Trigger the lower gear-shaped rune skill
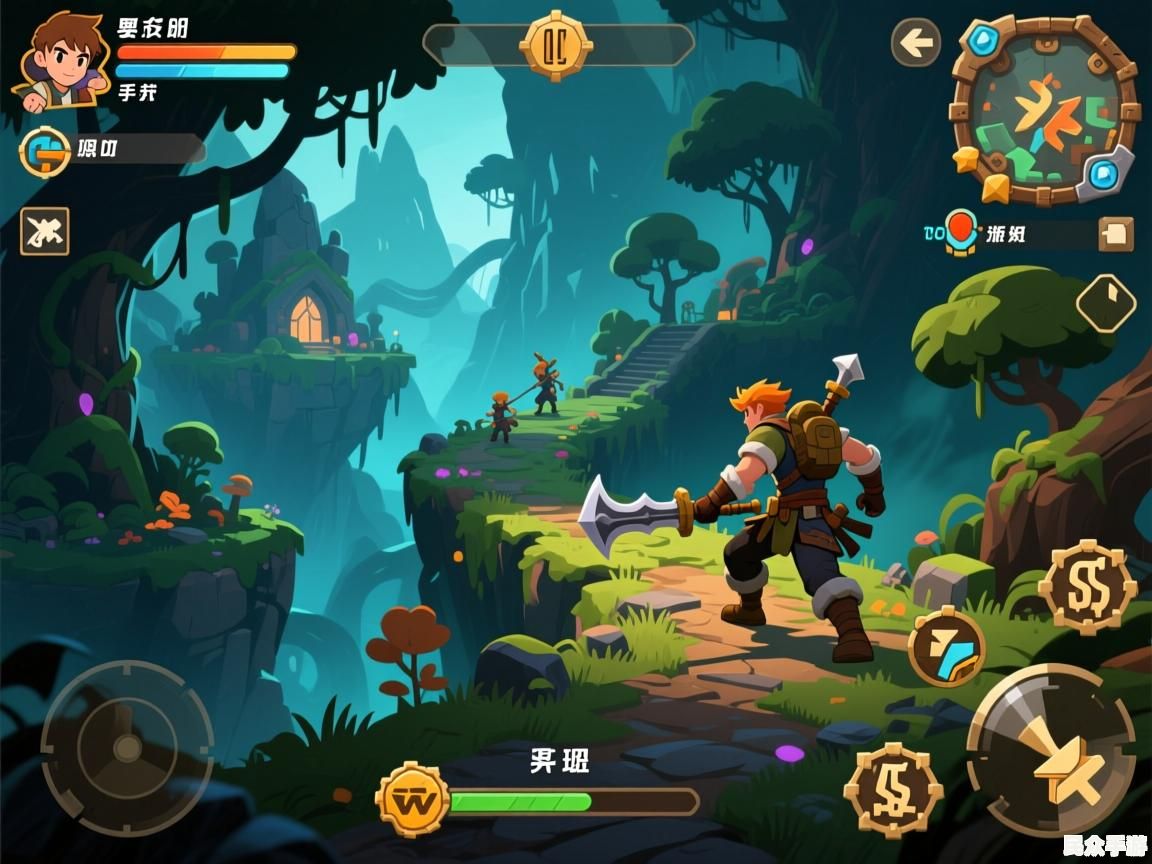1152x864 pixels. (893, 789)
